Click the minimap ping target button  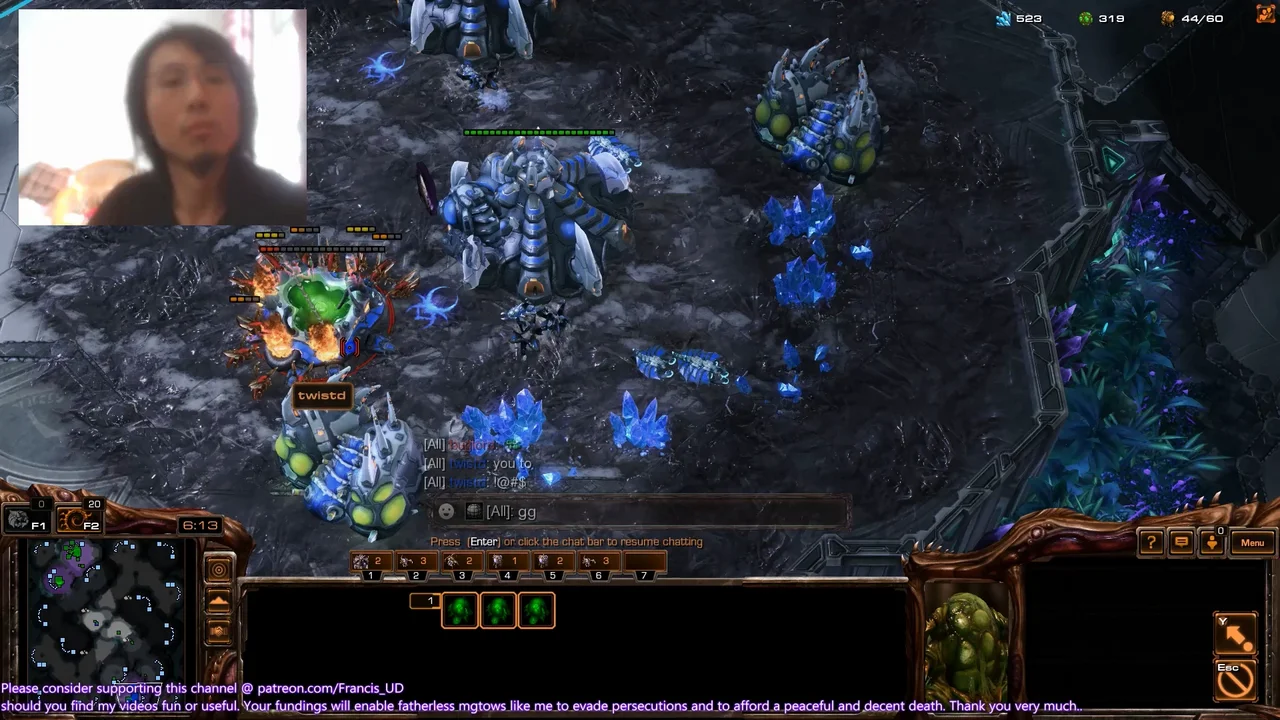click(x=218, y=570)
